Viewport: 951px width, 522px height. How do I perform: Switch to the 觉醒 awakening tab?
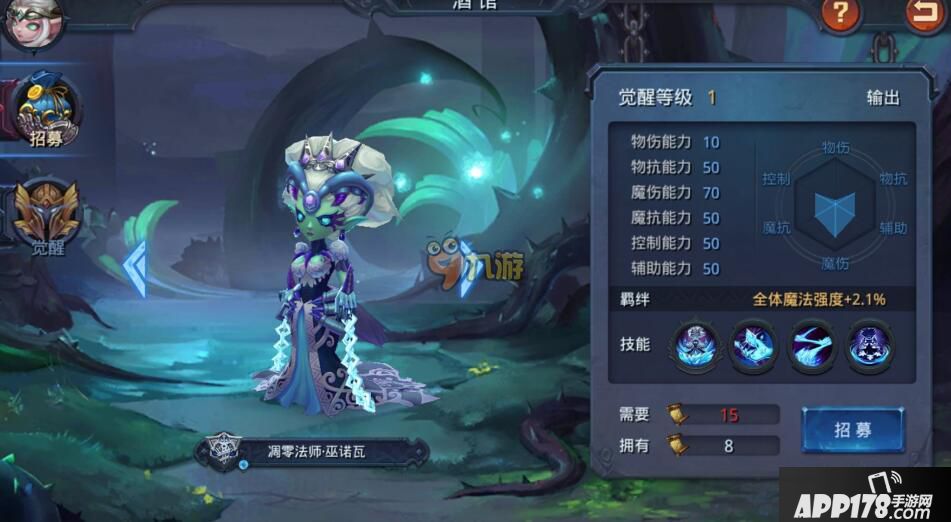tap(46, 217)
